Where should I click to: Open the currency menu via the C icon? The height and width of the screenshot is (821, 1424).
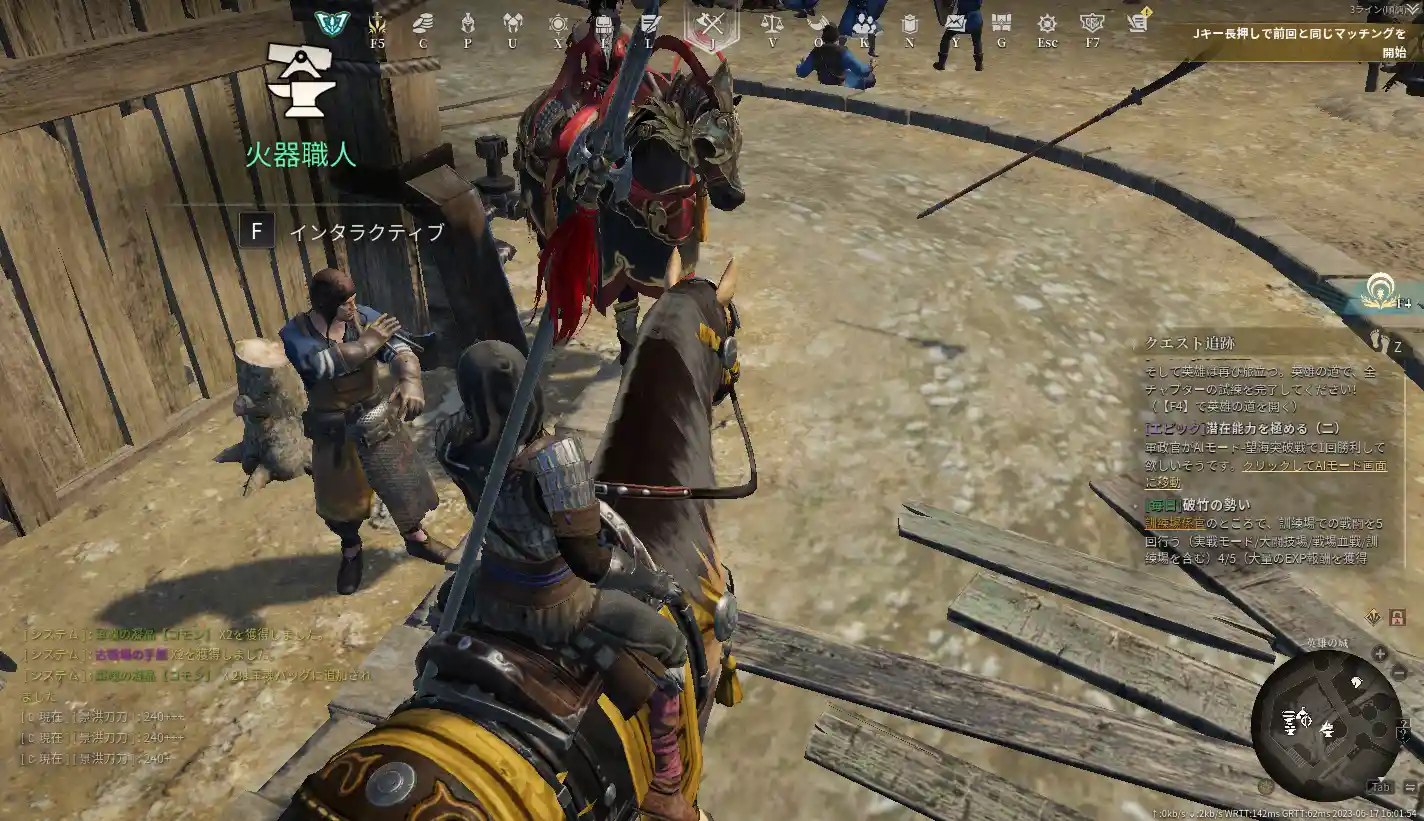pyautogui.click(x=422, y=22)
